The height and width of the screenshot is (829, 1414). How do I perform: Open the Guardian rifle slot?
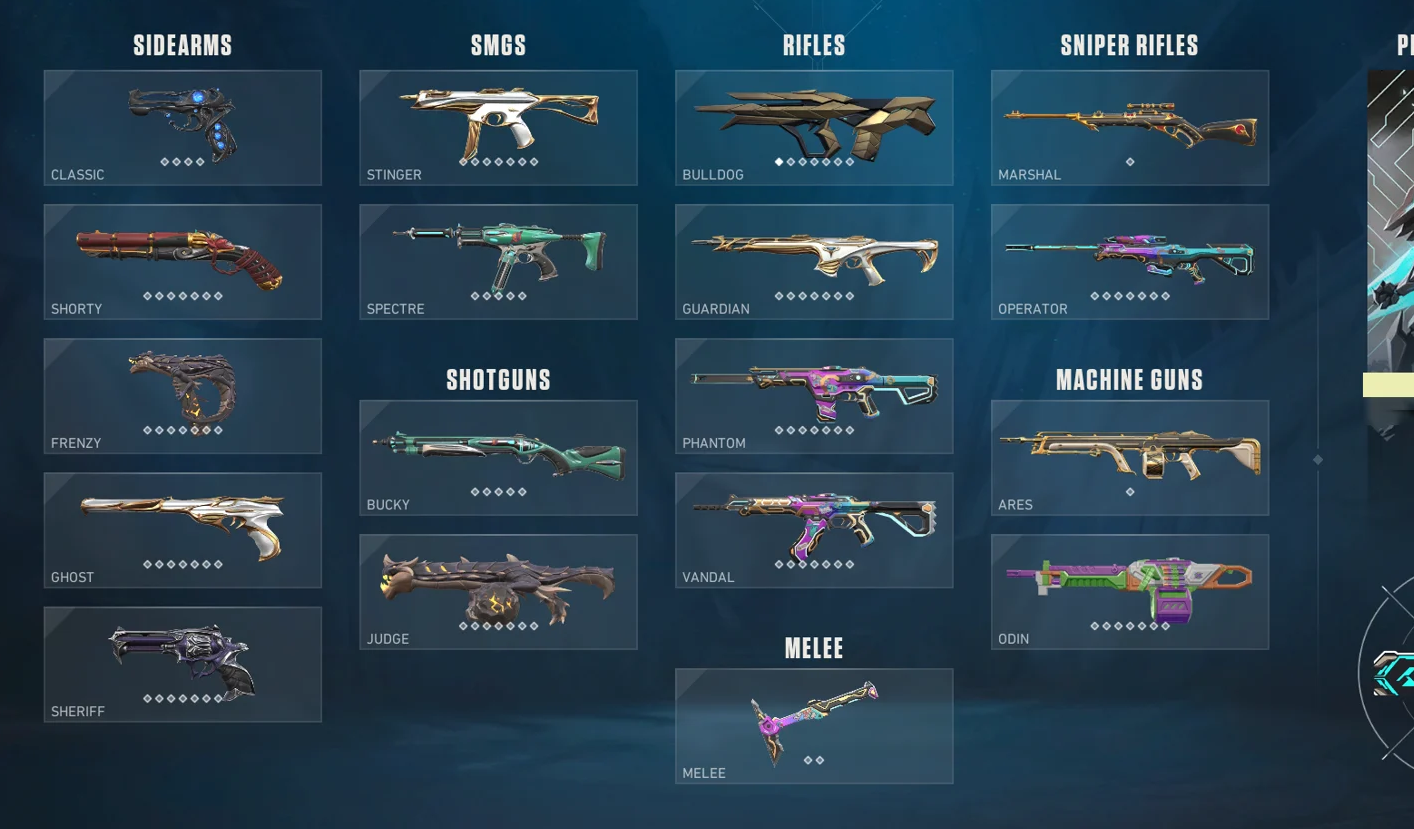pos(814,261)
